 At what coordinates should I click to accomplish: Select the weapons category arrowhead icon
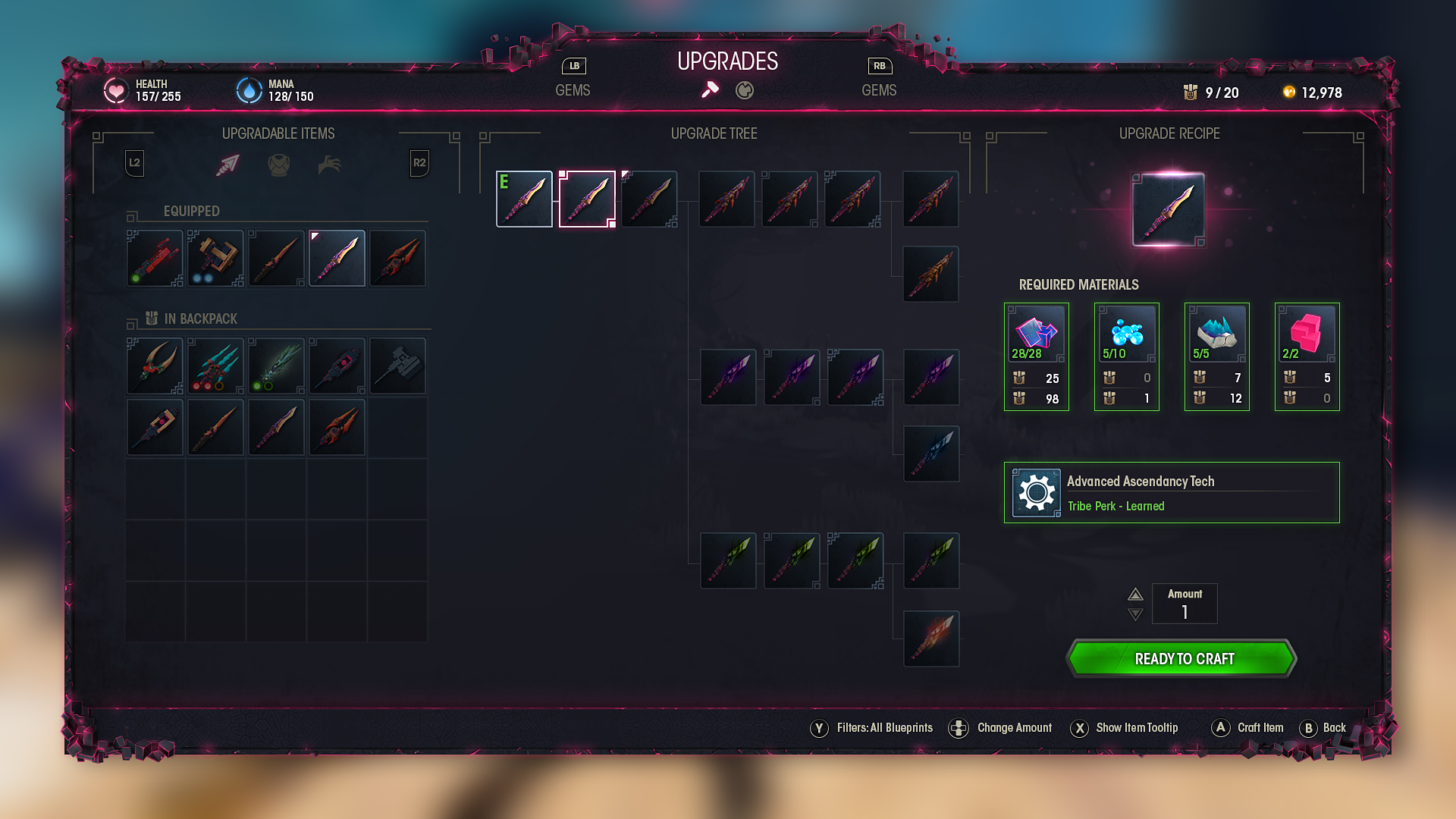pos(227,165)
